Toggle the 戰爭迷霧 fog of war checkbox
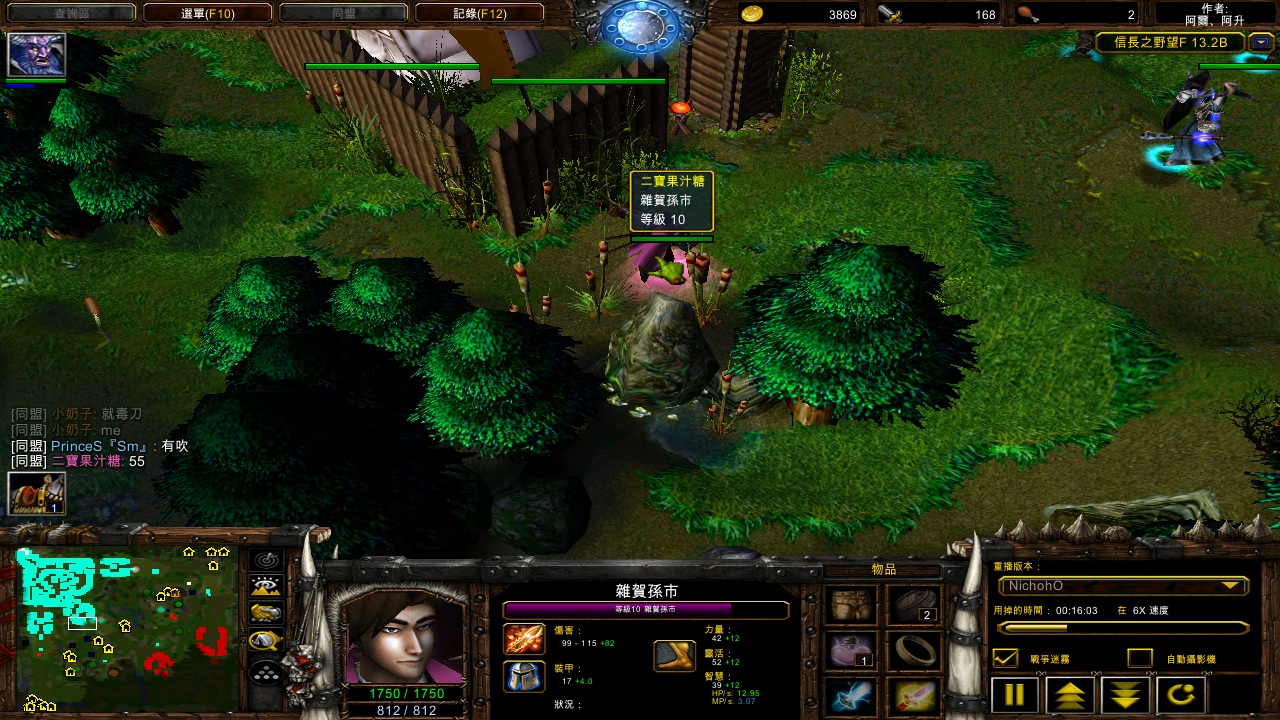 [1005, 658]
